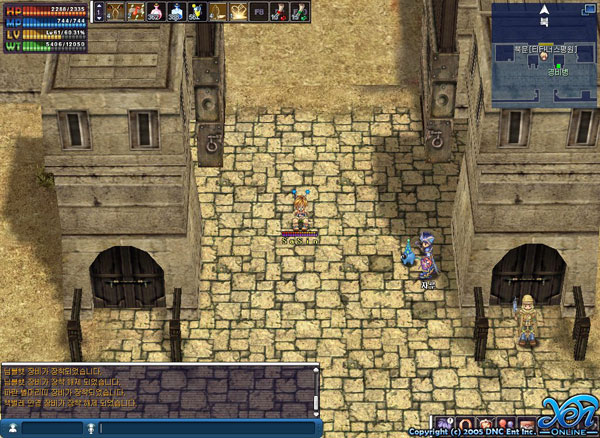The width and height of the screenshot is (600, 438).
Task: Click the microphone icon beside chat input
Action: 92,428
